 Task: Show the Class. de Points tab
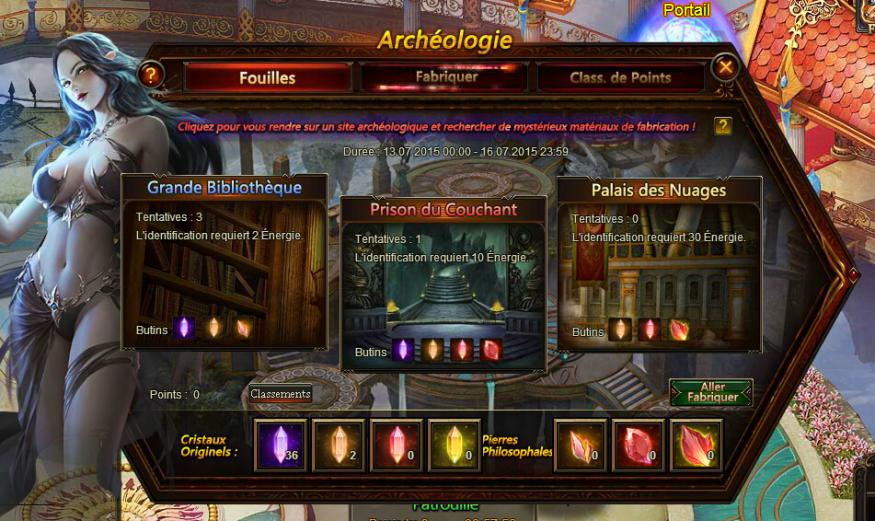pyautogui.click(x=620, y=77)
